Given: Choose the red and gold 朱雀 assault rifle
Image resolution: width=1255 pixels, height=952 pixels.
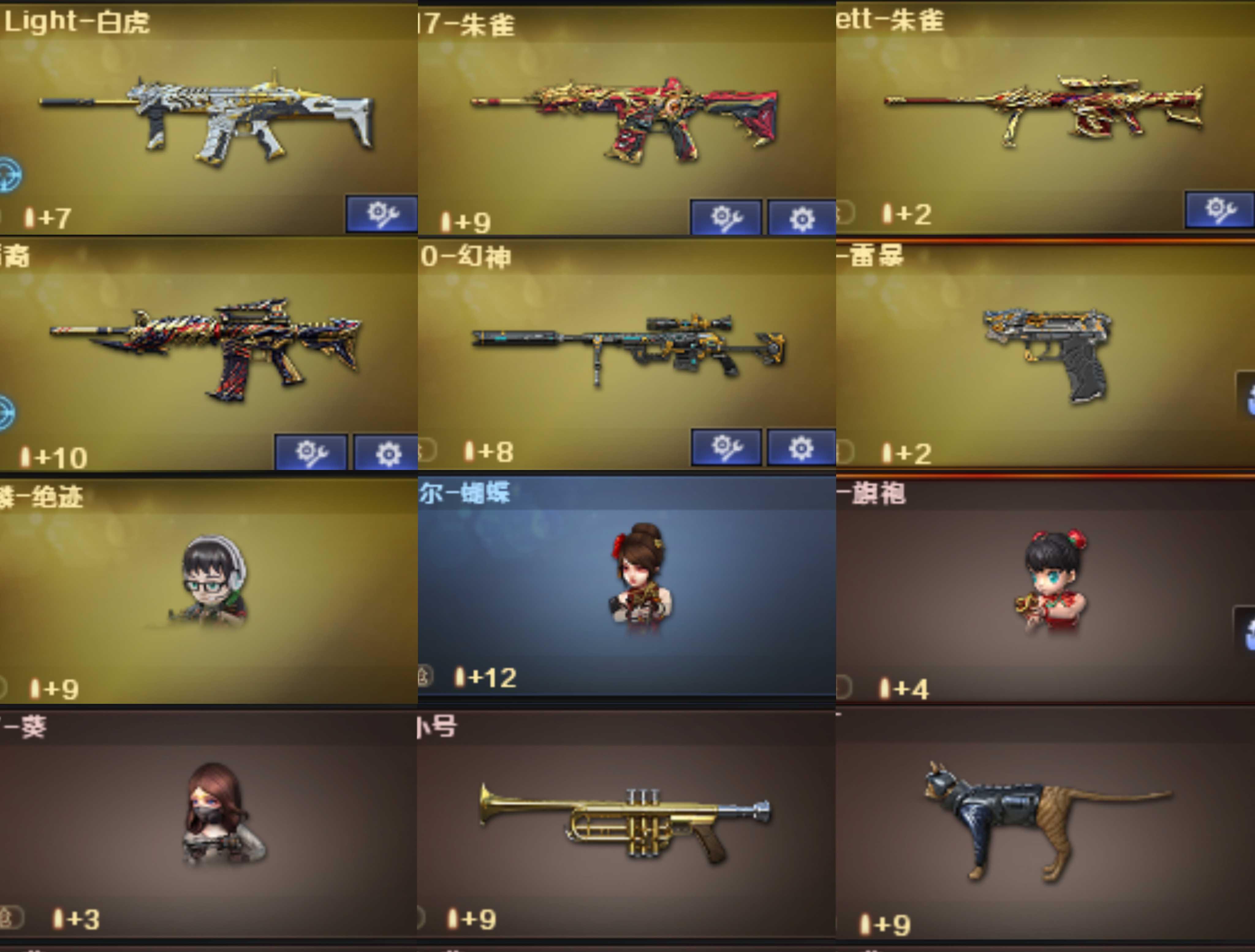Looking at the screenshot, I should (624, 119).
